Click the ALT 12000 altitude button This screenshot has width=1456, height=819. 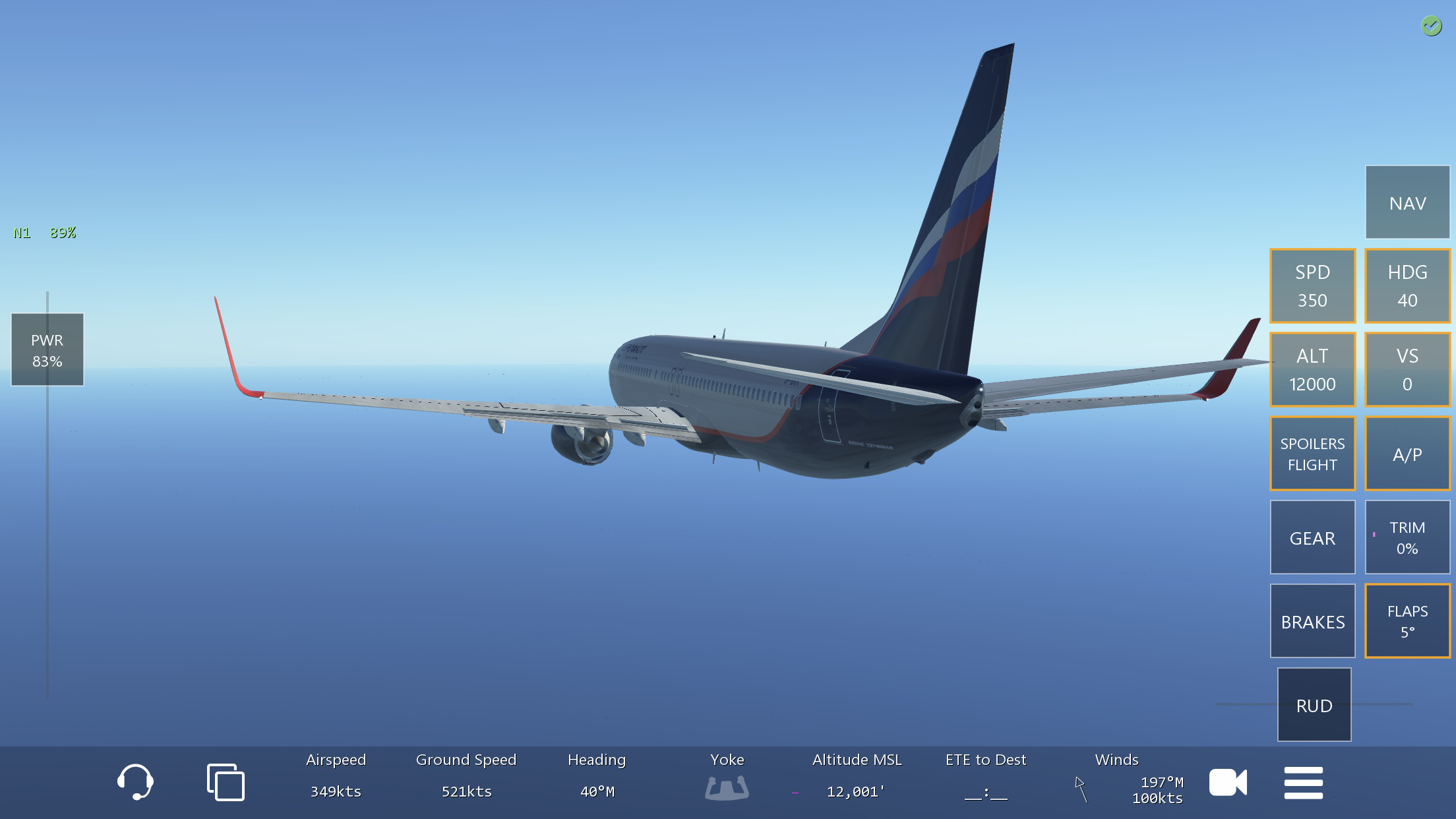tap(1312, 369)
